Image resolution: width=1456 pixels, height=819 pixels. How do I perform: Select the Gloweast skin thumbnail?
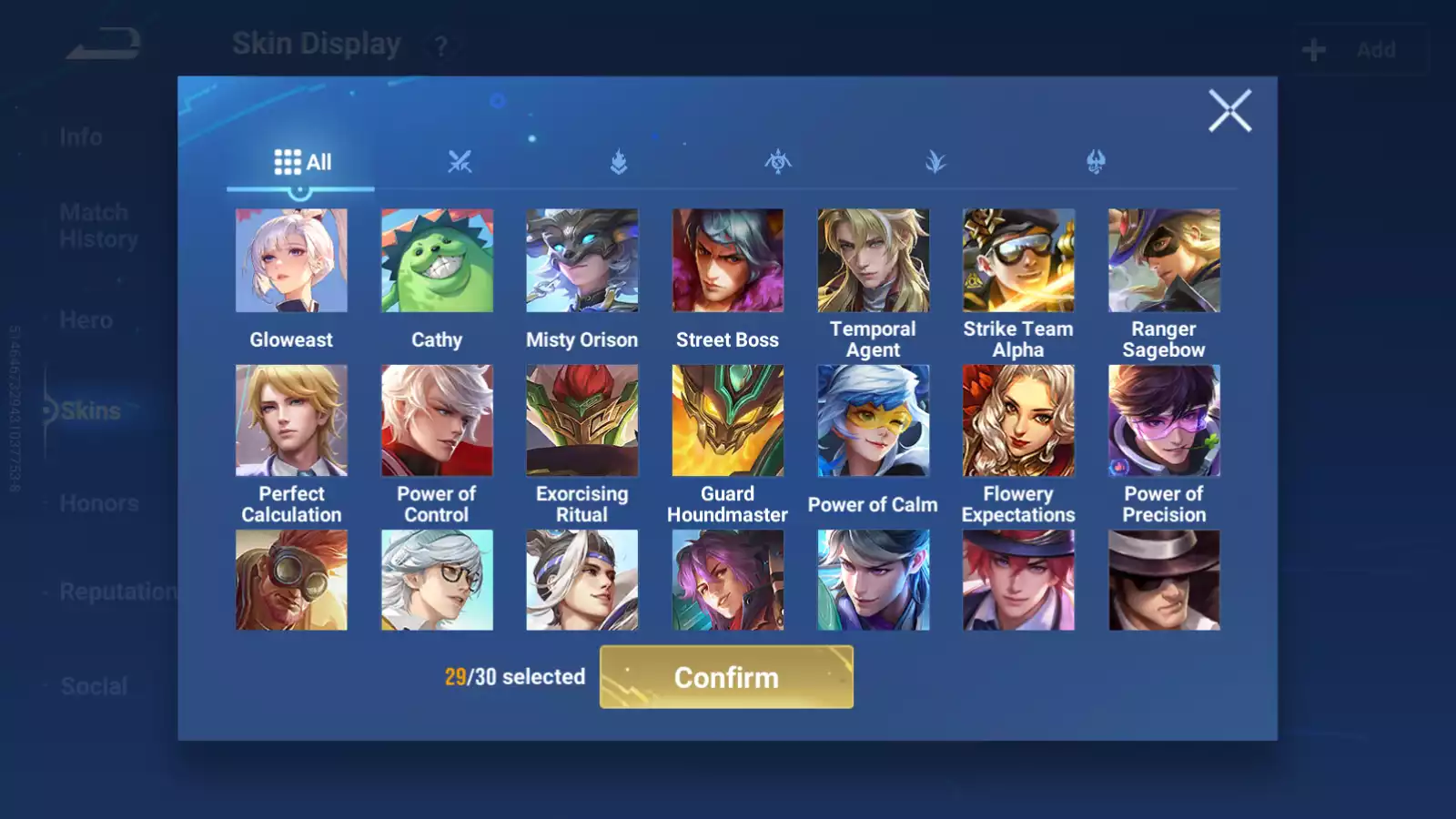pos(291,261)
